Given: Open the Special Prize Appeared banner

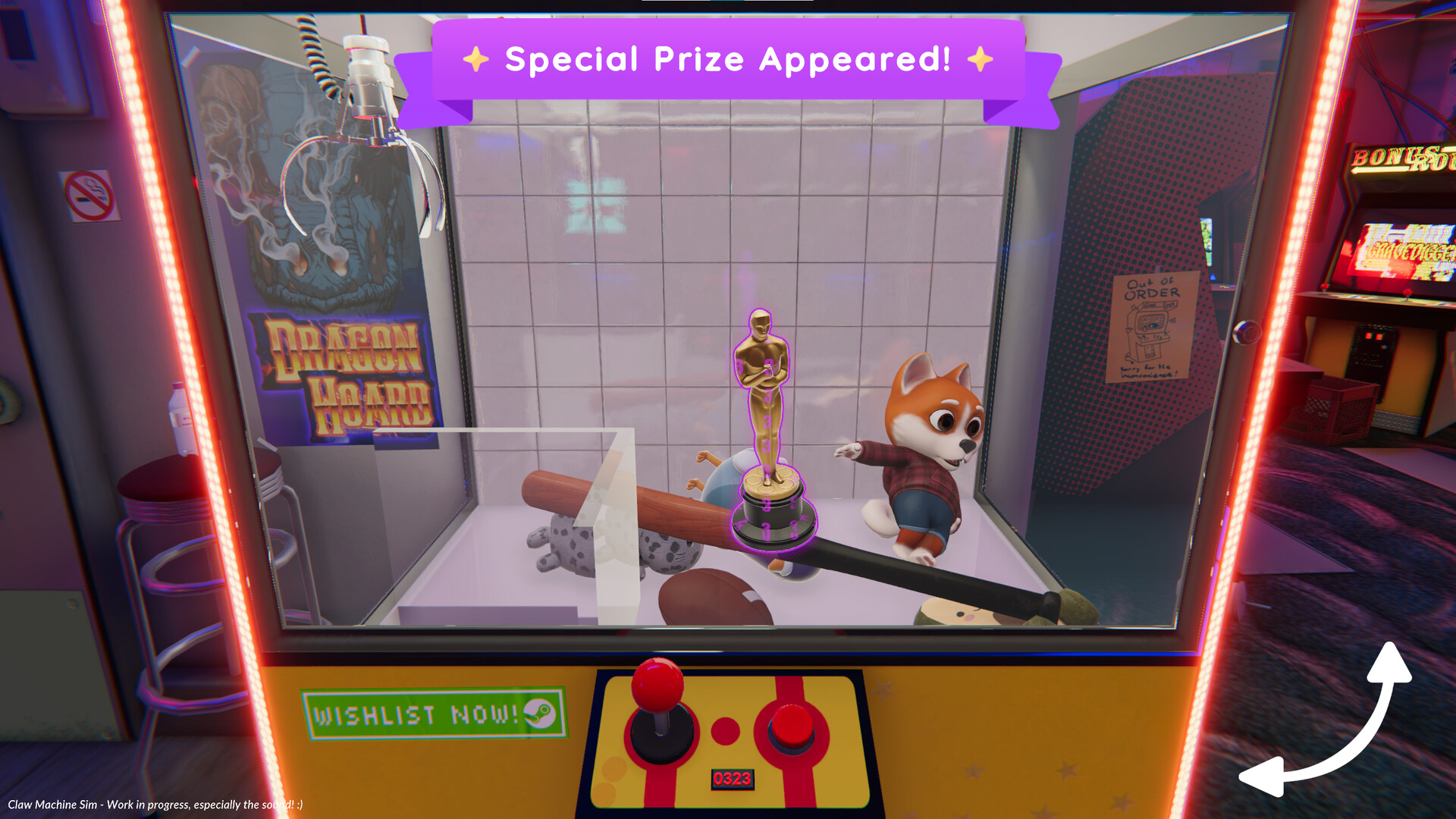Looking at the screenshot, I should click(x=728, y=59).
